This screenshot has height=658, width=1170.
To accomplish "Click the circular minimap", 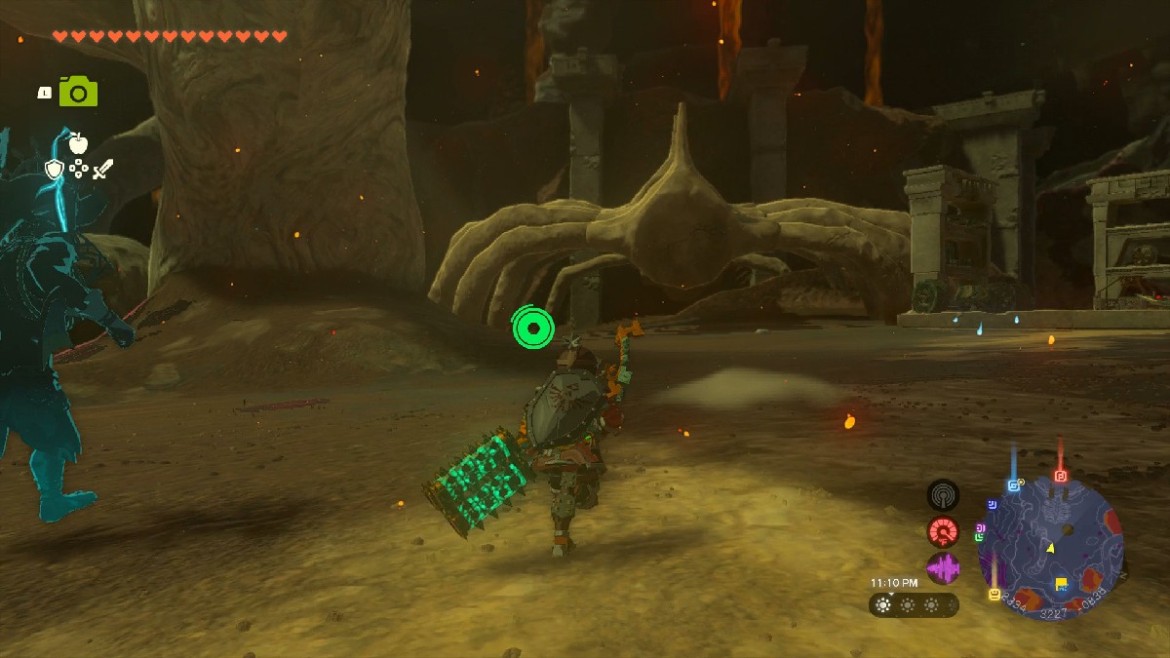I will pyautogui.click(x=1050, y=547).
